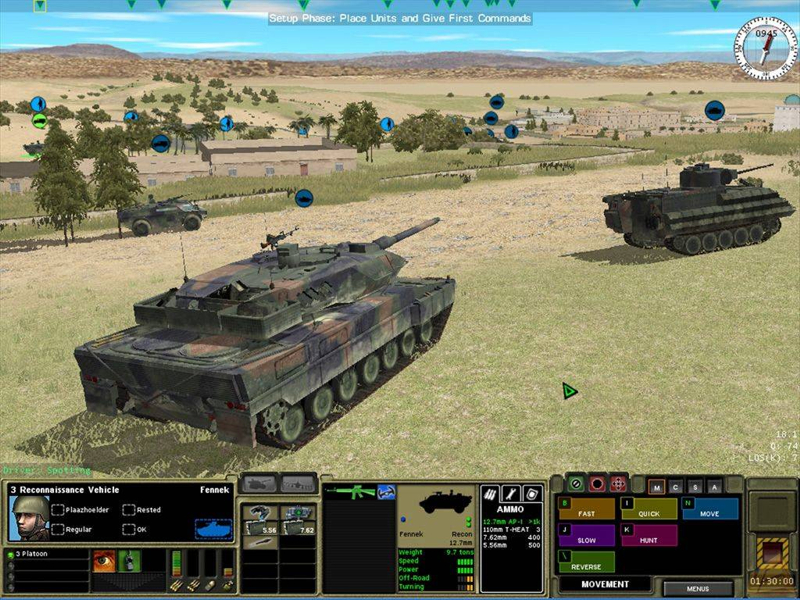
Task: Switch to the M command tab
Action: [657, 487]
